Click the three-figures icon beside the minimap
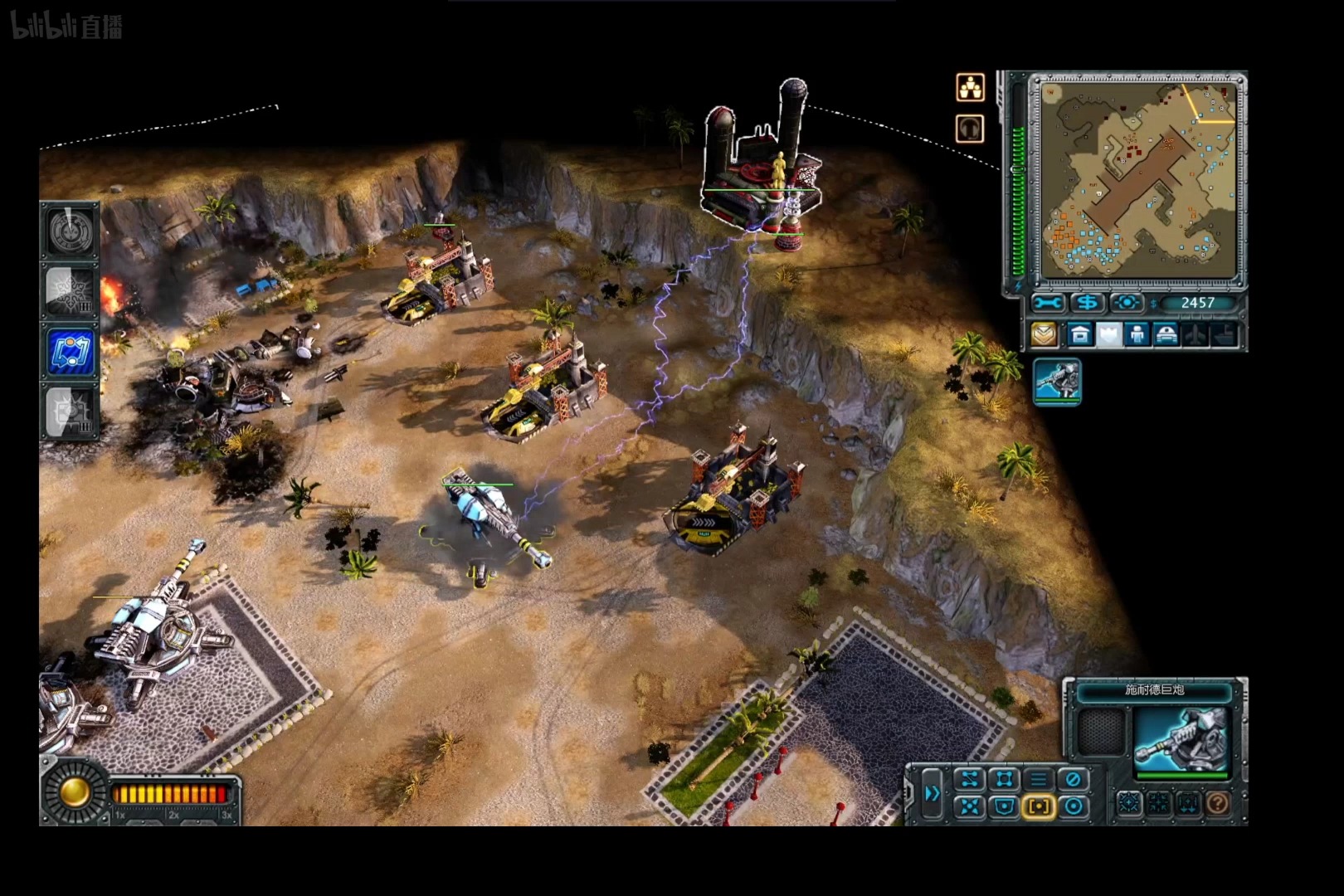 tap(970, 87)
